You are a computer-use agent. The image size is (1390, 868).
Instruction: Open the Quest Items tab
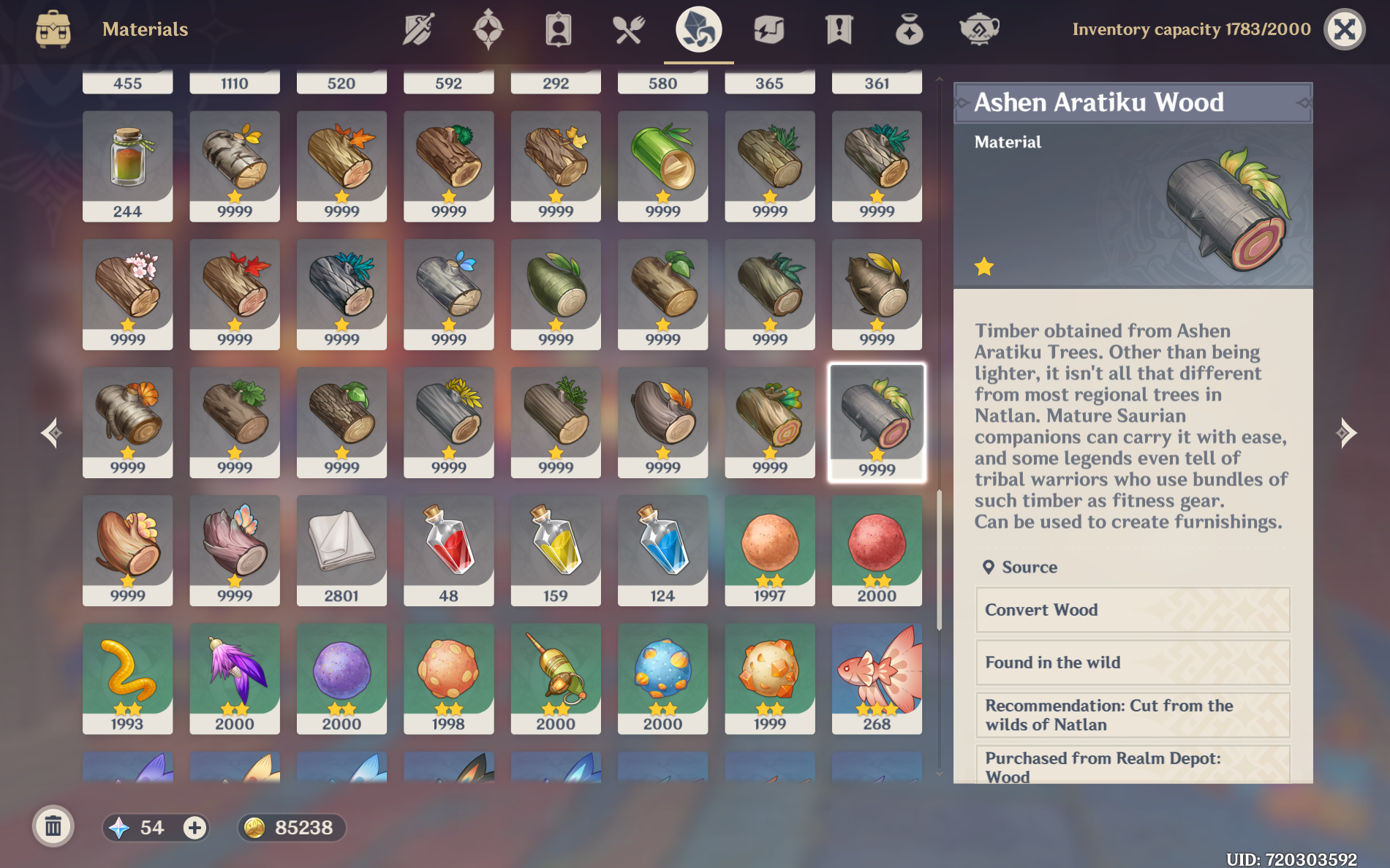839,29
